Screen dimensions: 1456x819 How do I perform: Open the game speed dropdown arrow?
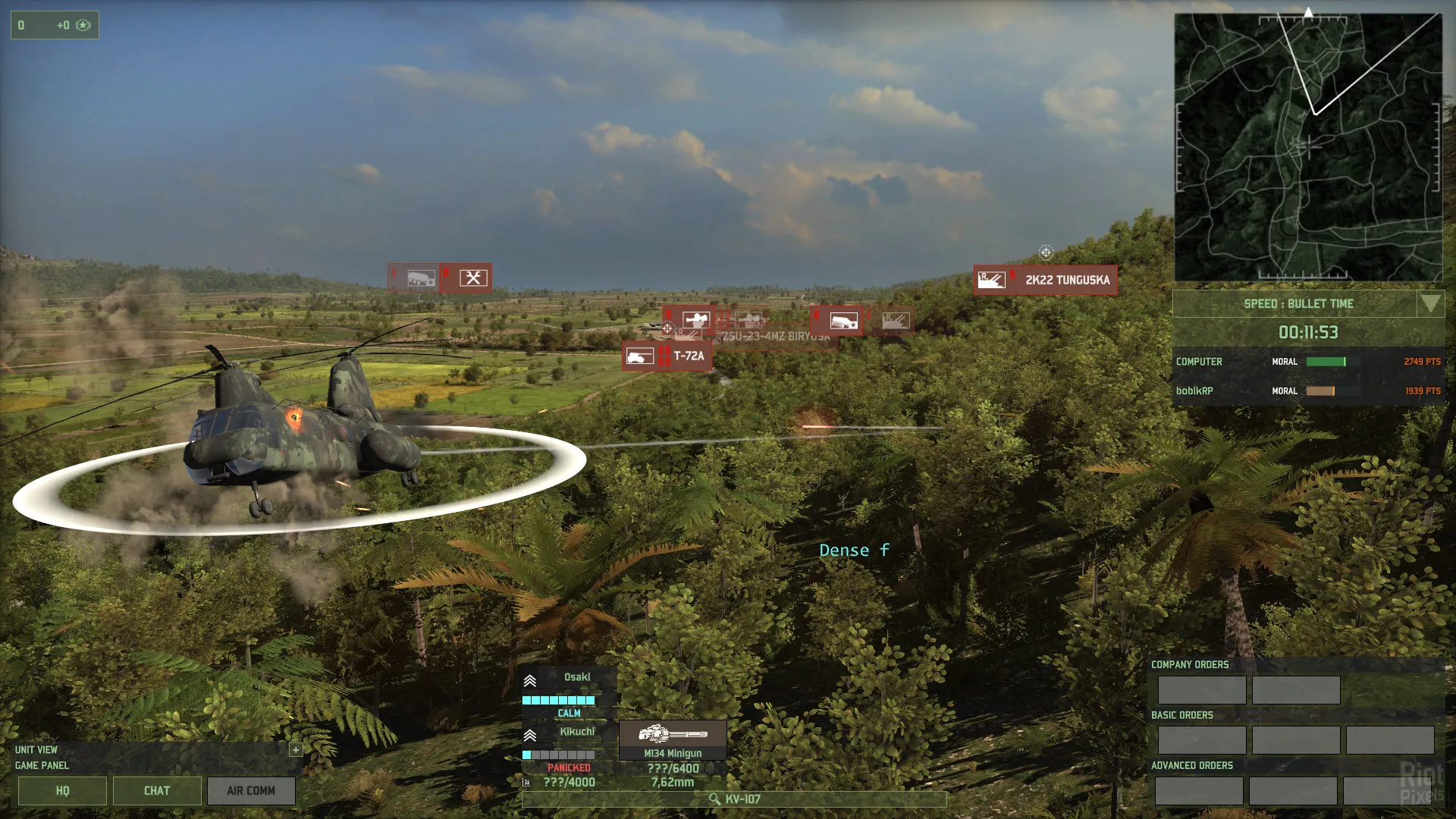tap(1430, 304)
